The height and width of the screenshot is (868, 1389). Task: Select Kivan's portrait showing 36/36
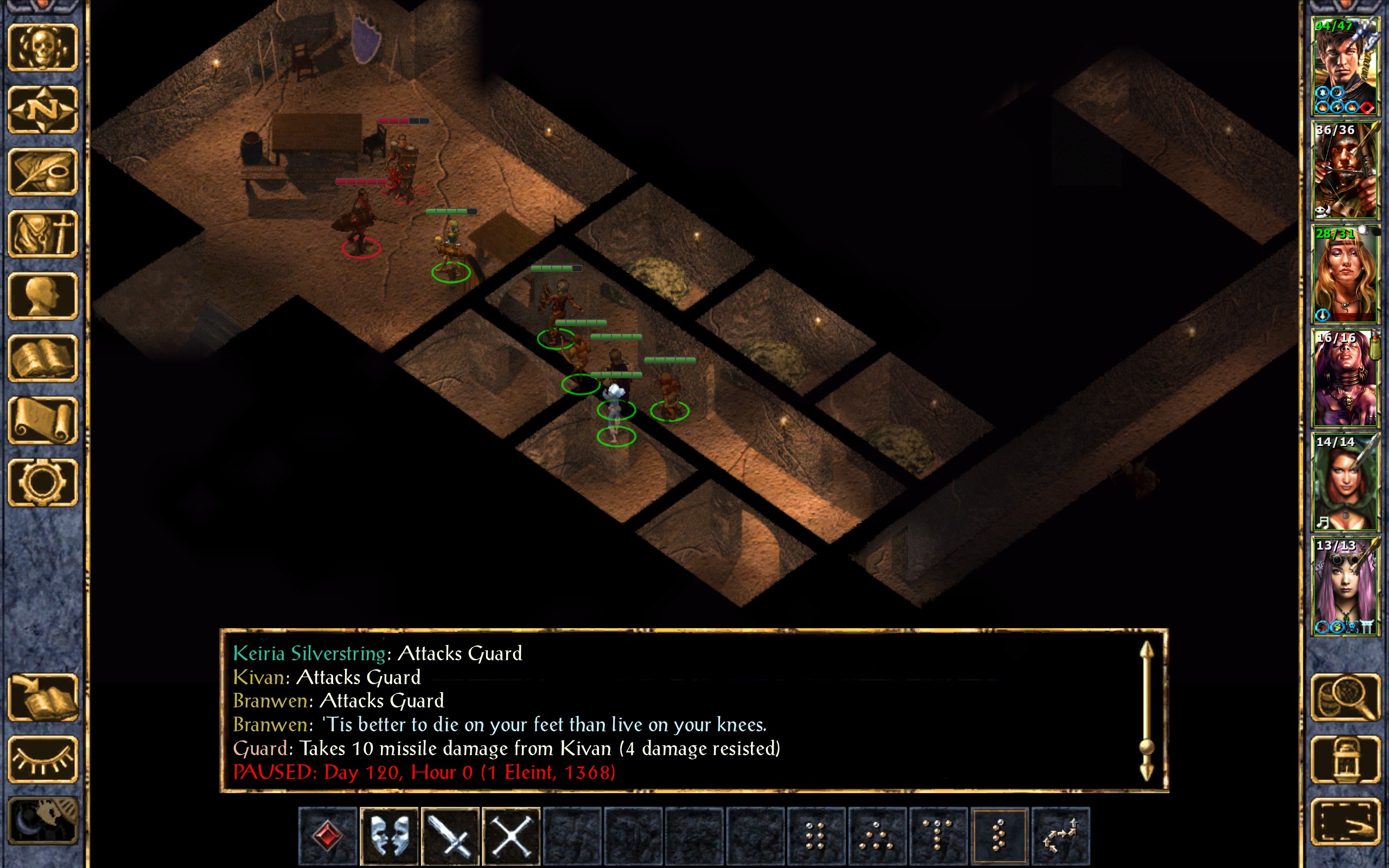point(1346,170)
